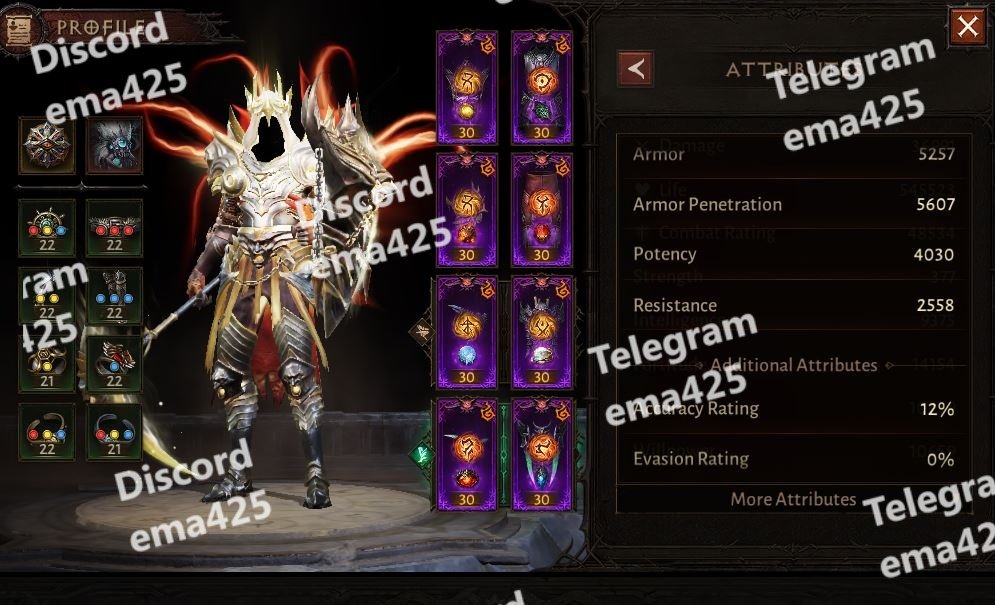Viewport: 995px width, 605px height.
Task: Open the bracer slot with three blue gems
Action: coord(114,296)
